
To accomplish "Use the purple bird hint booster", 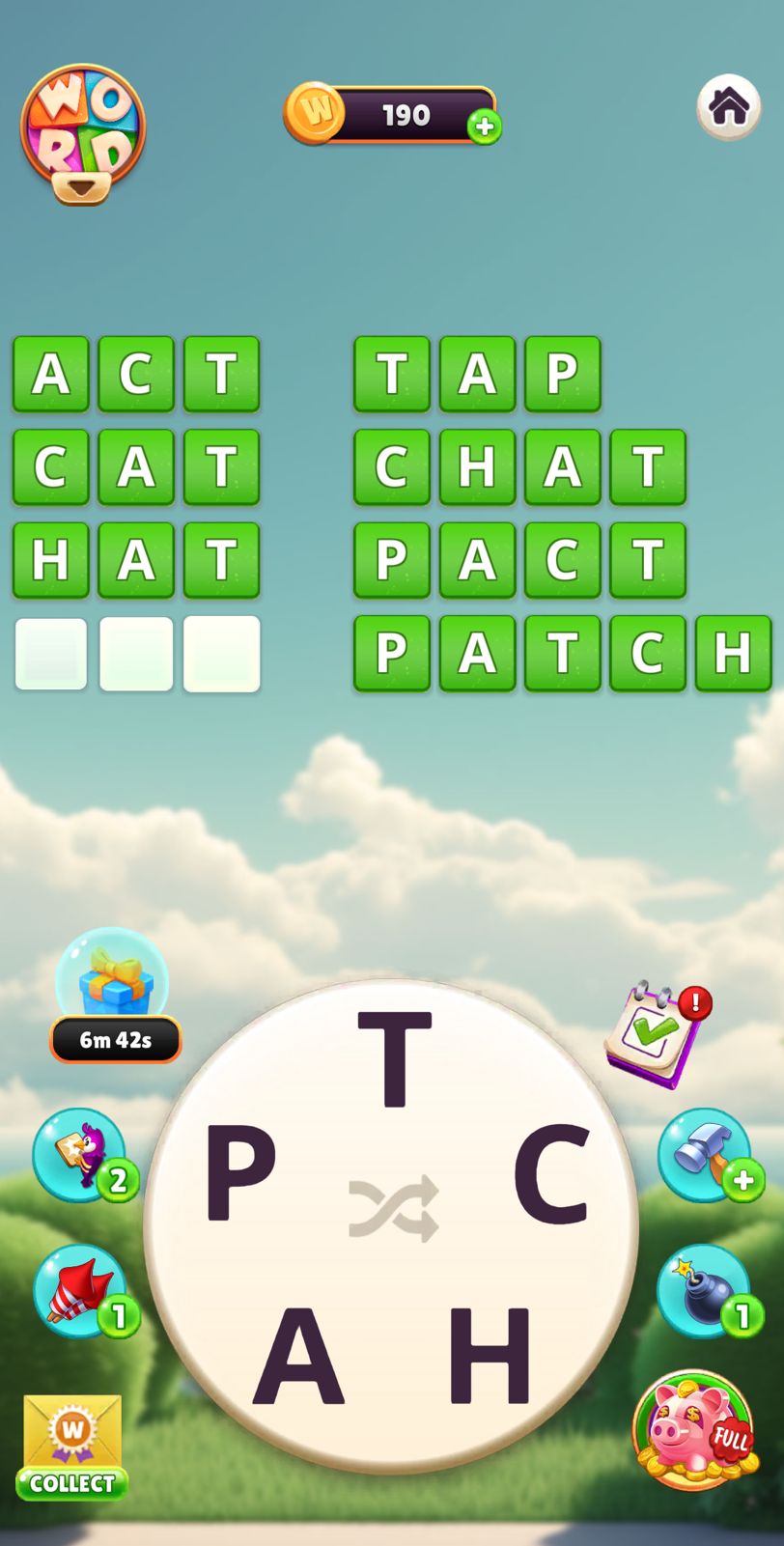I will (x=81, y=1154).
